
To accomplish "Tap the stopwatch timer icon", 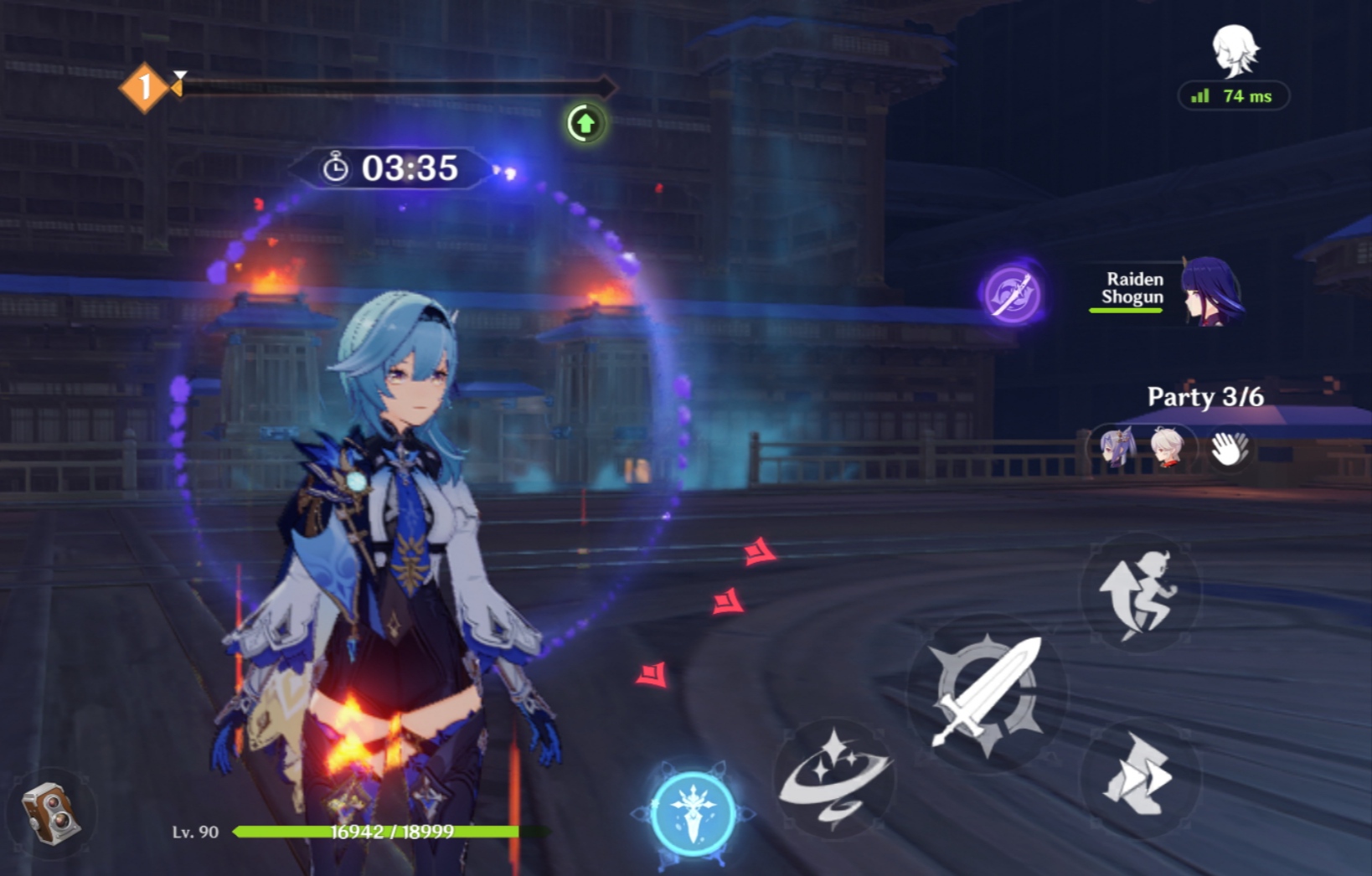I will [x=337, y=167].
